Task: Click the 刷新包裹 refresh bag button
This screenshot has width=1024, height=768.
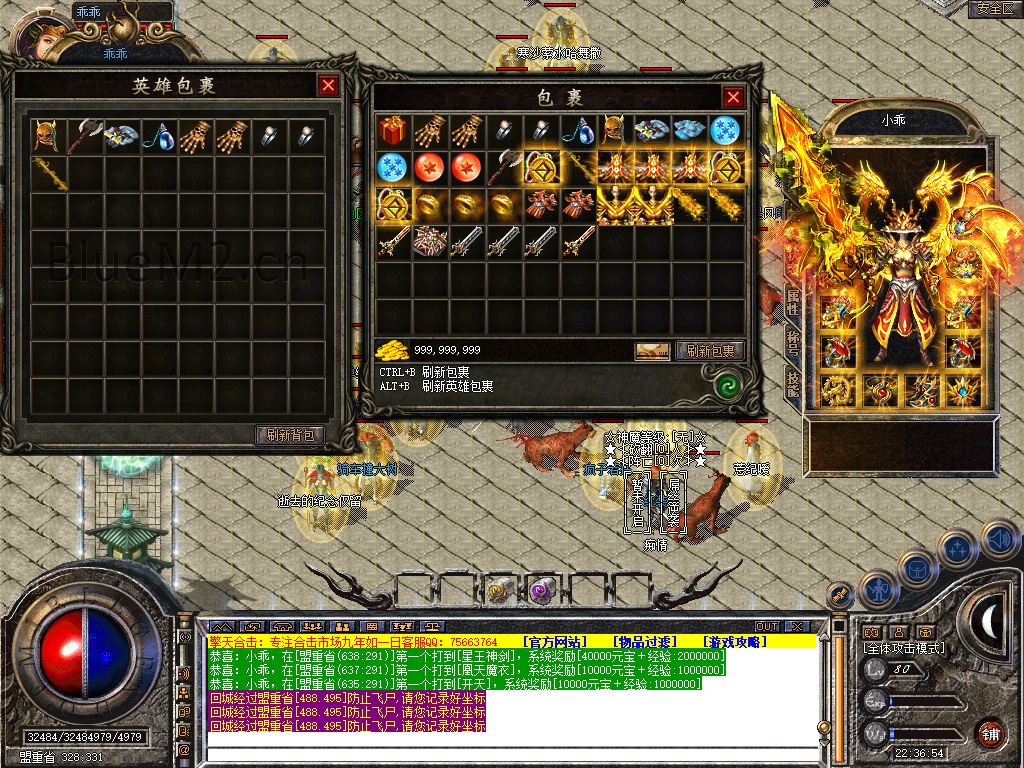Action: click(710, 351)
